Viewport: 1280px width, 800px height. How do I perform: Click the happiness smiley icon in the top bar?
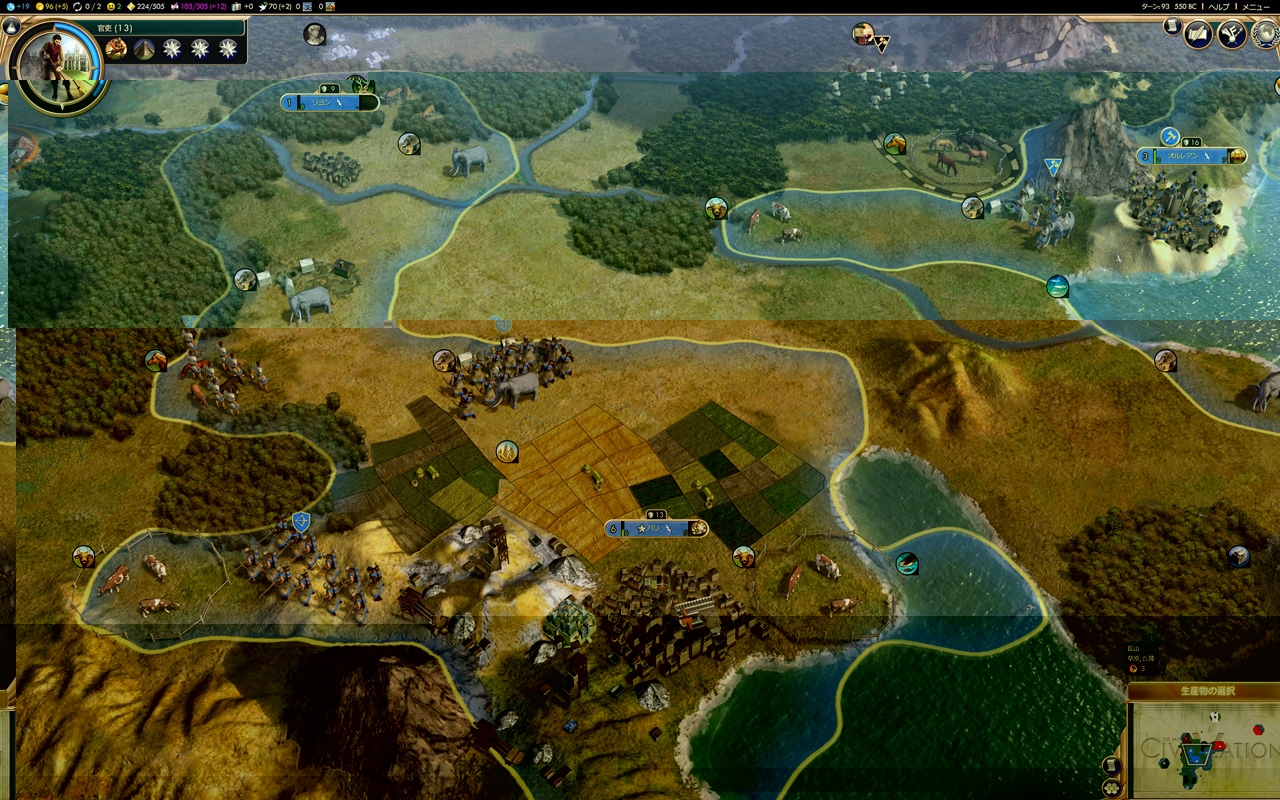coord(110,7)
